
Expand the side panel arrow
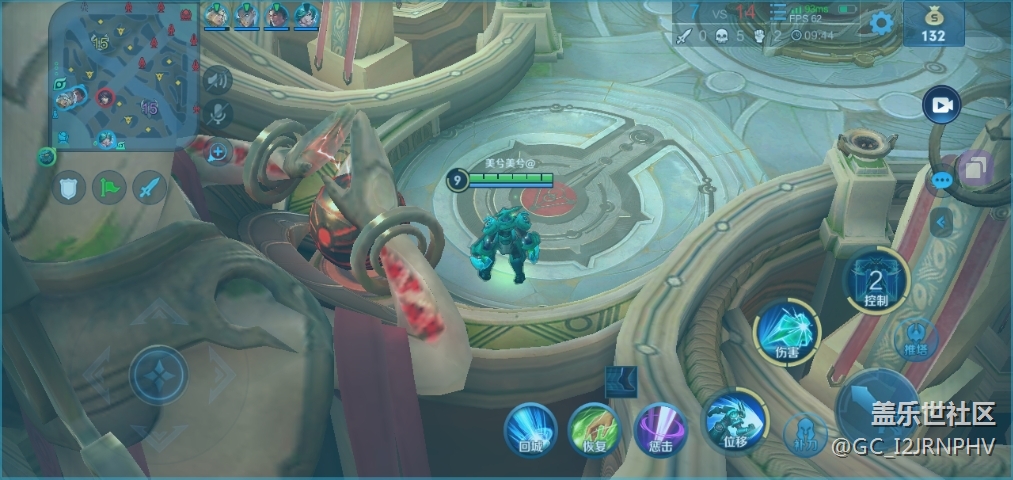pyautogui.click(x=940, y=222)
